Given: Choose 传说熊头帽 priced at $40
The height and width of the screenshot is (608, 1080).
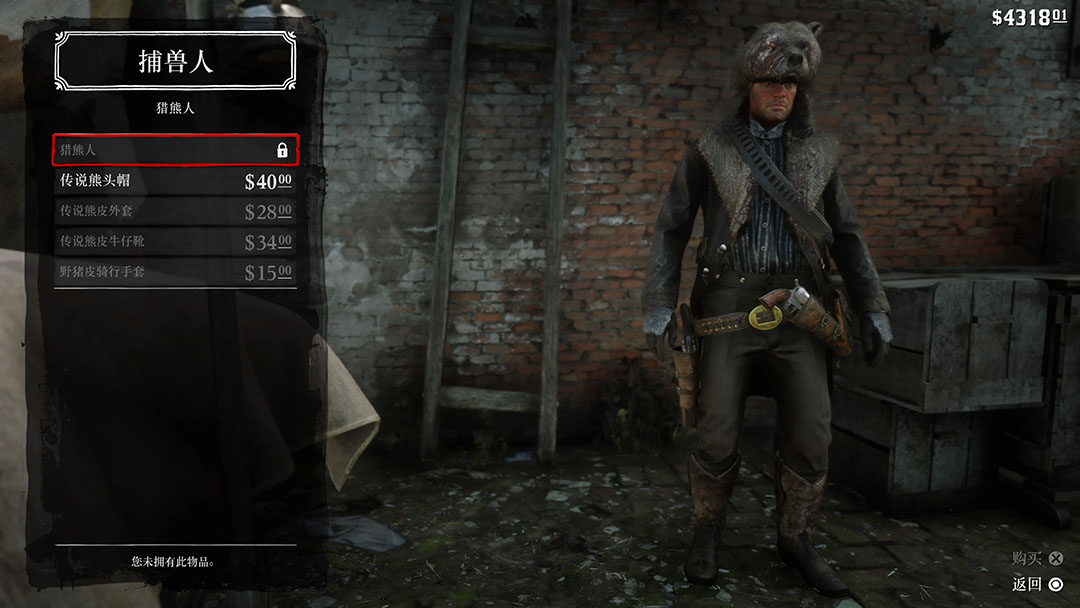Looking at the screenshot, I should (x=175, y=181).
